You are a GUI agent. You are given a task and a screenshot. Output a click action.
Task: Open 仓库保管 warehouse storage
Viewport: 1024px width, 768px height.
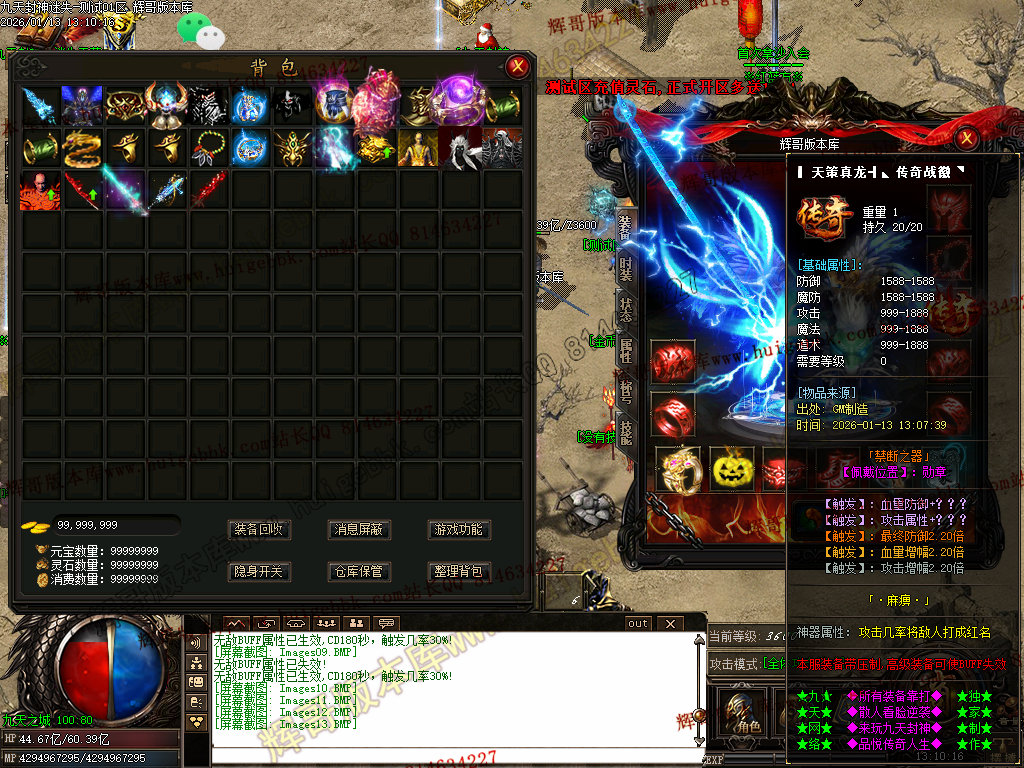click(x=359, y=572)
